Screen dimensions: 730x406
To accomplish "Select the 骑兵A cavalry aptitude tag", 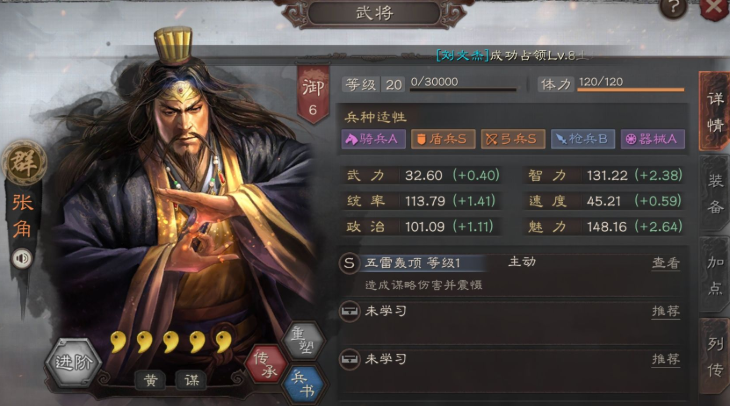I will [x=374, y=139].
